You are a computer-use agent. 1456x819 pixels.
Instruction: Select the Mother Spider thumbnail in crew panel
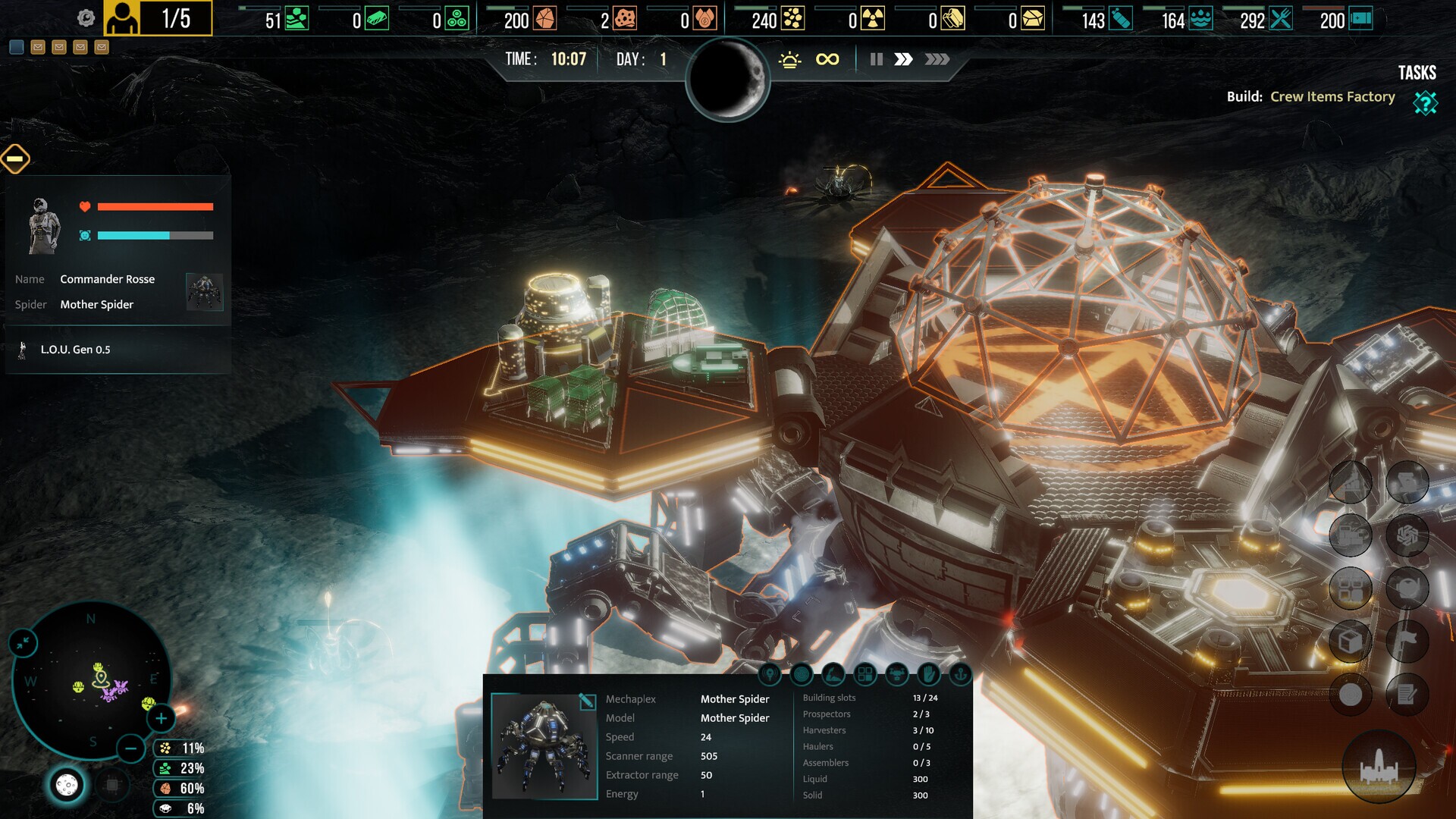click(204, 292)
